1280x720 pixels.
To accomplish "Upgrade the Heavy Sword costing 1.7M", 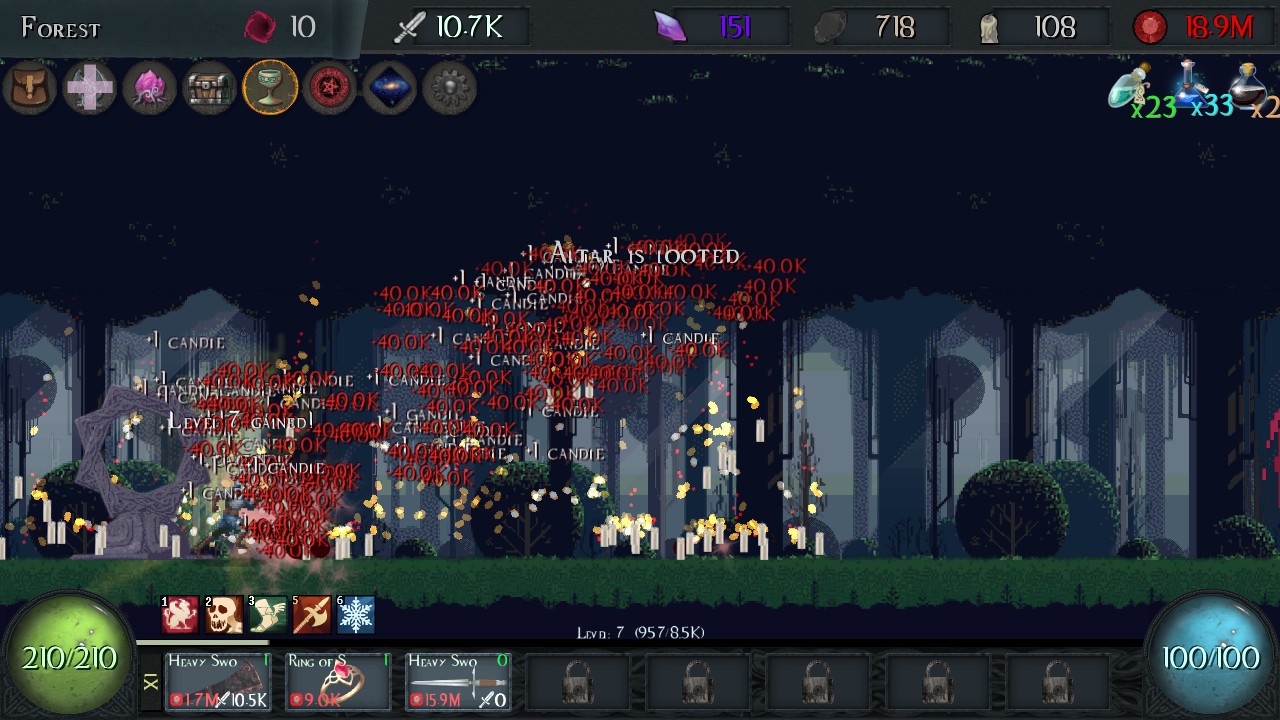I will click(x=218, y=681).
